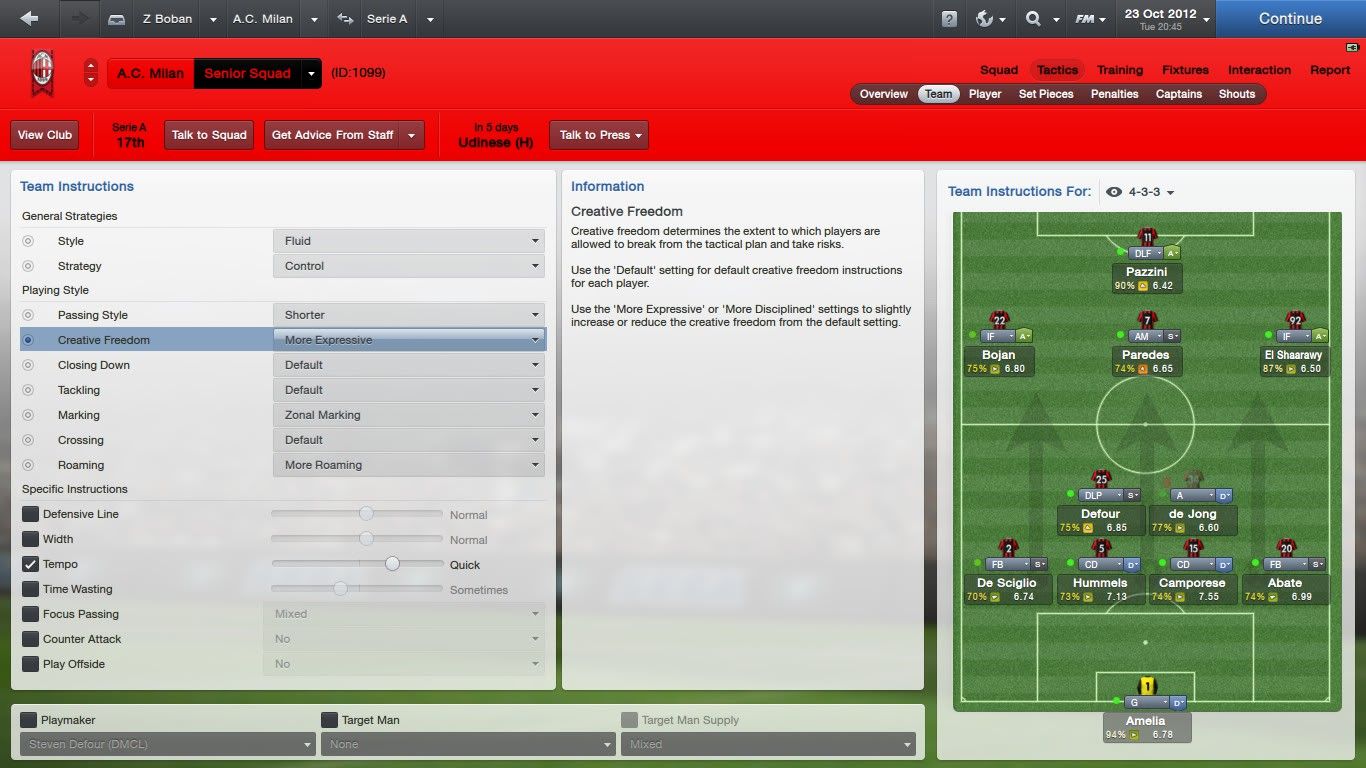Select Pazzini on the tactics pitch
Viewport: 1366px width, 768px height.
pos(1146,272)
